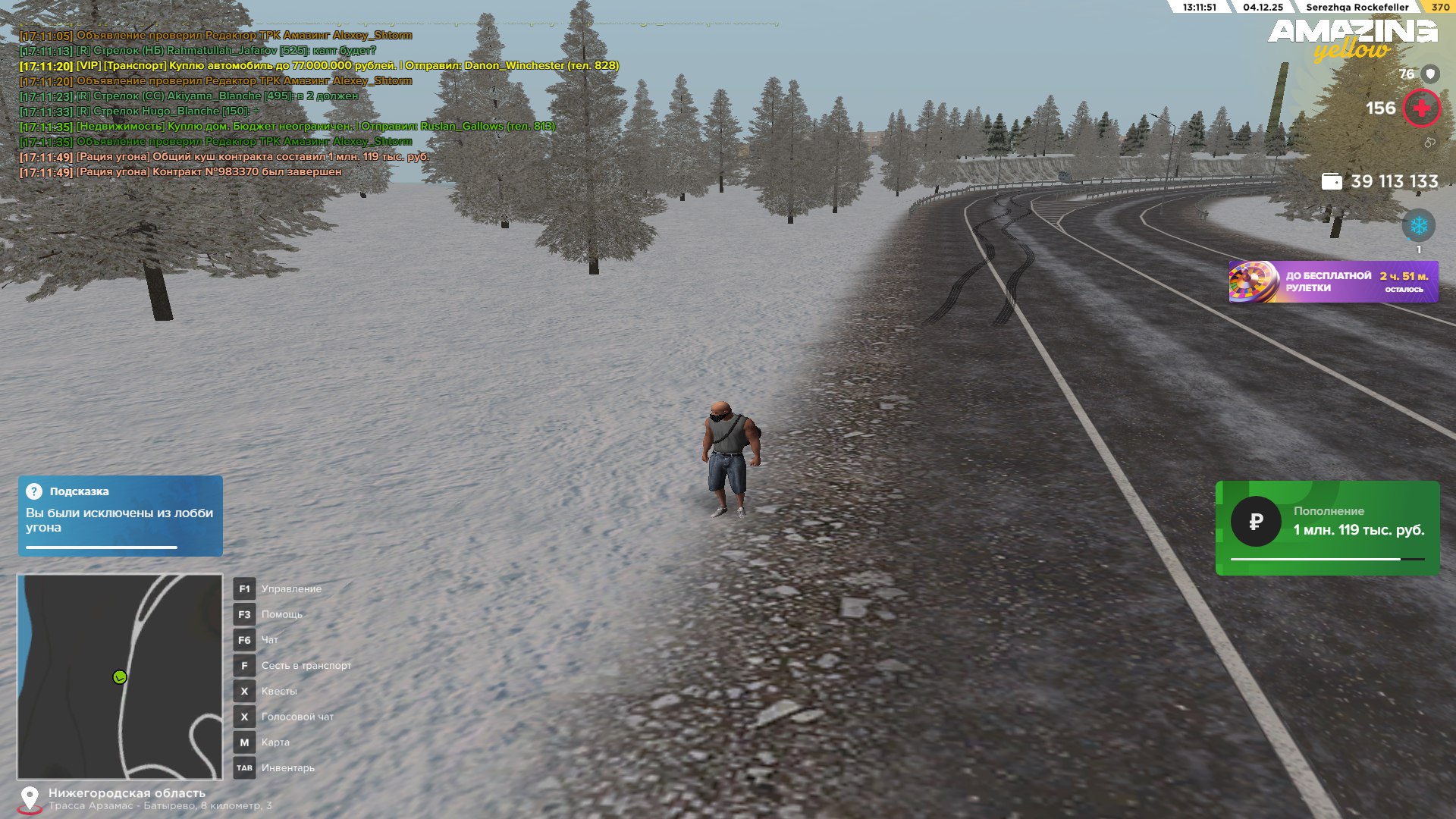Screen dimensions: 1456x819
Task: Click the Пополнение money notification
Action: coord(1327,528)
